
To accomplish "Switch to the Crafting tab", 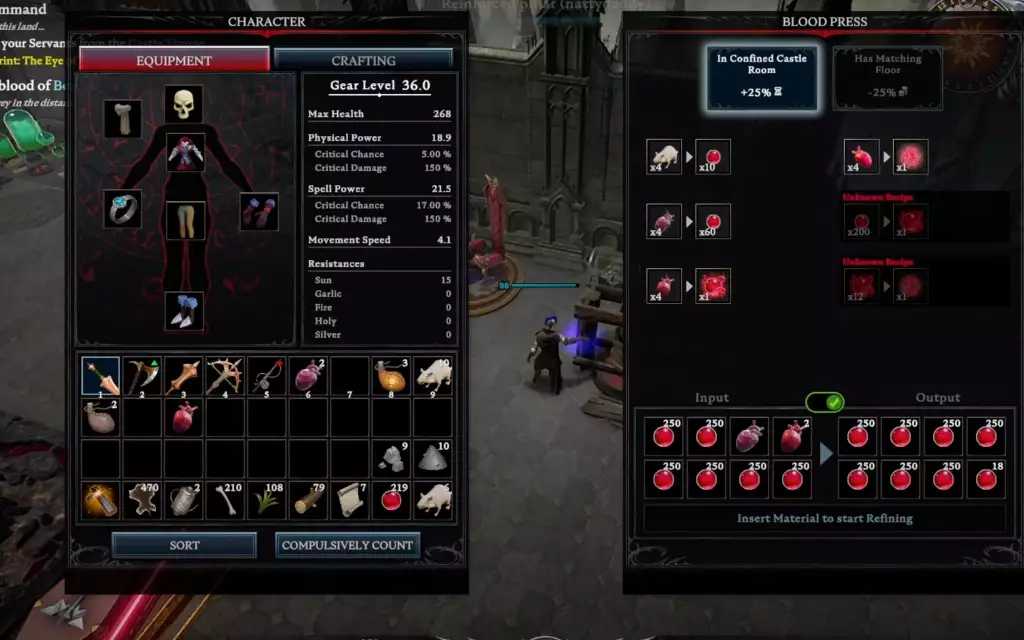I will pyautogui.click(x=363, y=60).
